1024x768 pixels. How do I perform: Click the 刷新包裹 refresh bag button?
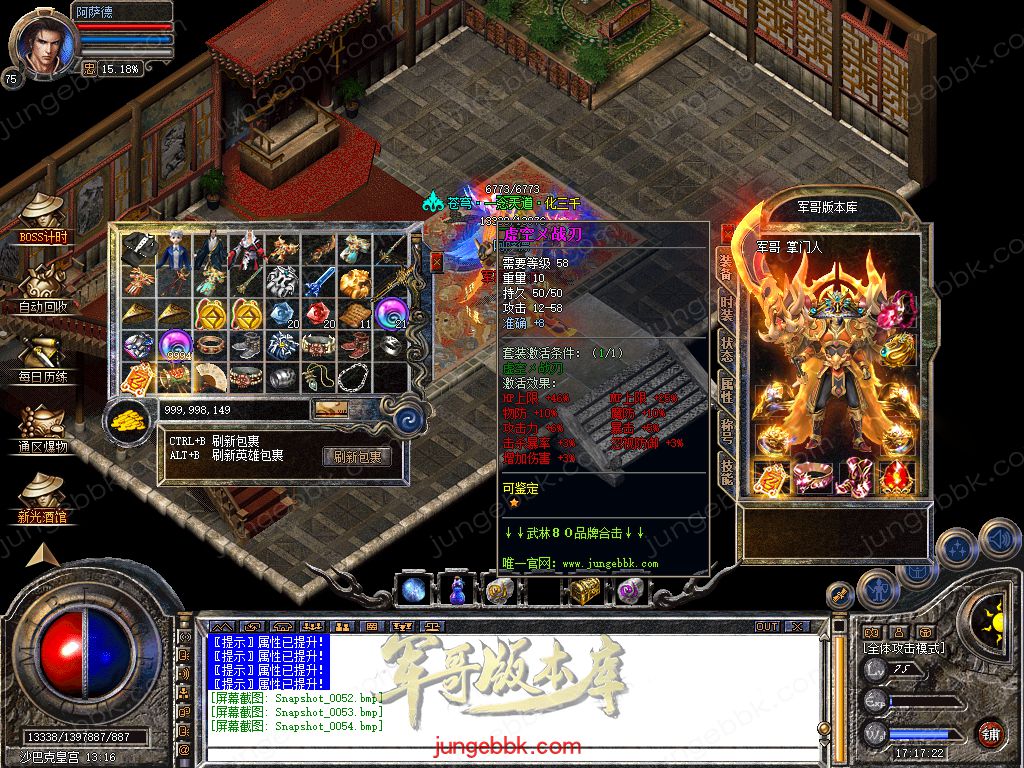pyautogui.click(x=356, y=457)
